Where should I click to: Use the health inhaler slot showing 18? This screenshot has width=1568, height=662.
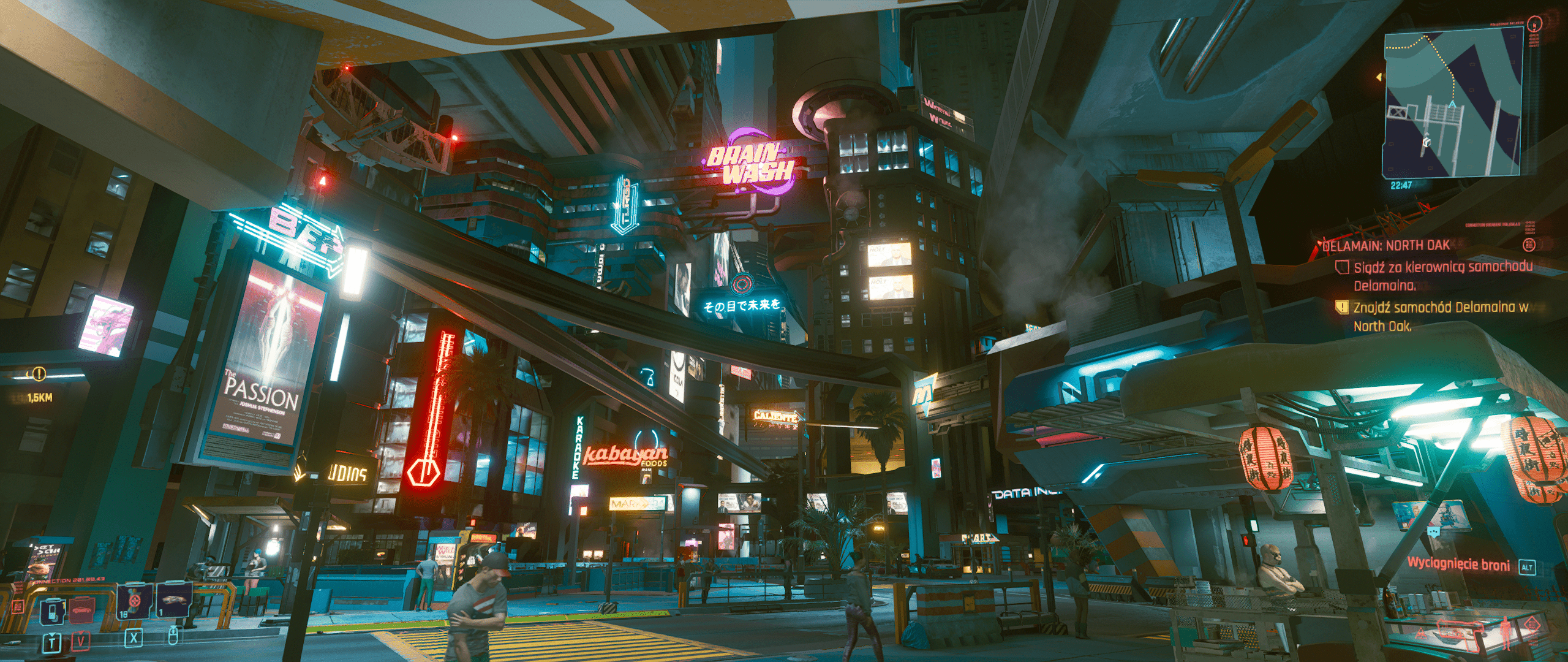click(135, 601)
